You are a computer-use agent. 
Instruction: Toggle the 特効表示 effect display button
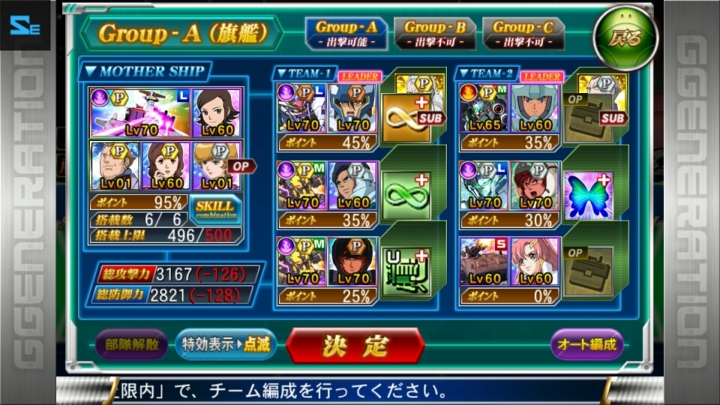(x=226, y=346)
